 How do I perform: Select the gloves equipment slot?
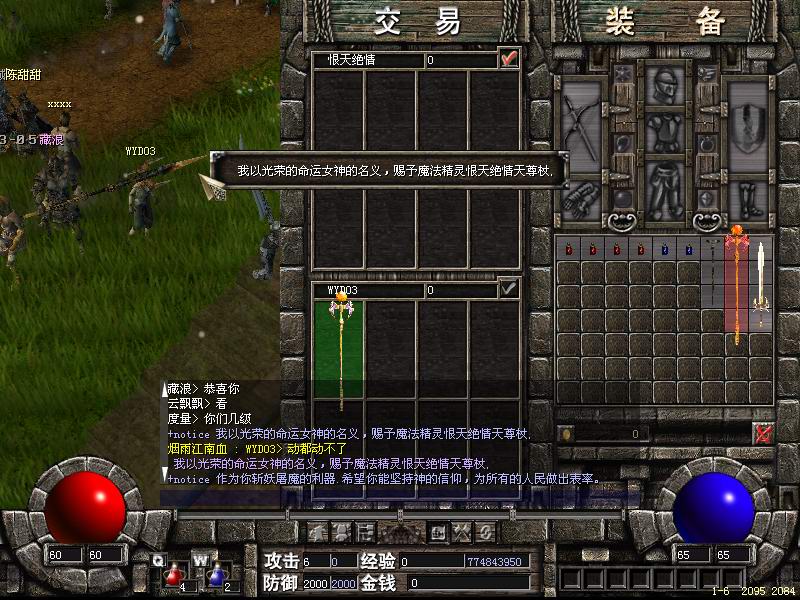click(582, 201)
